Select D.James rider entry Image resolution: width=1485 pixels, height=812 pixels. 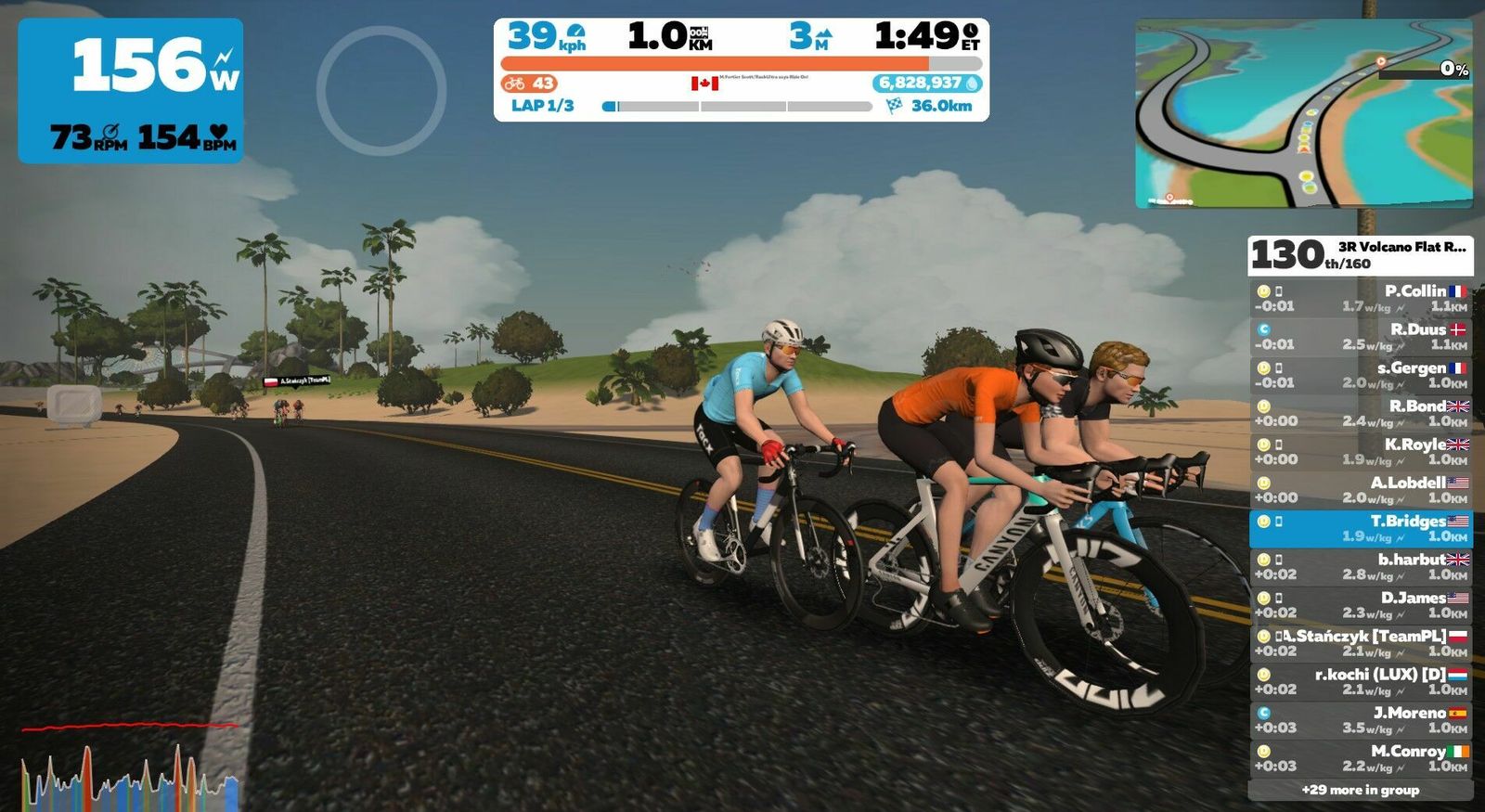(1360, 605)
